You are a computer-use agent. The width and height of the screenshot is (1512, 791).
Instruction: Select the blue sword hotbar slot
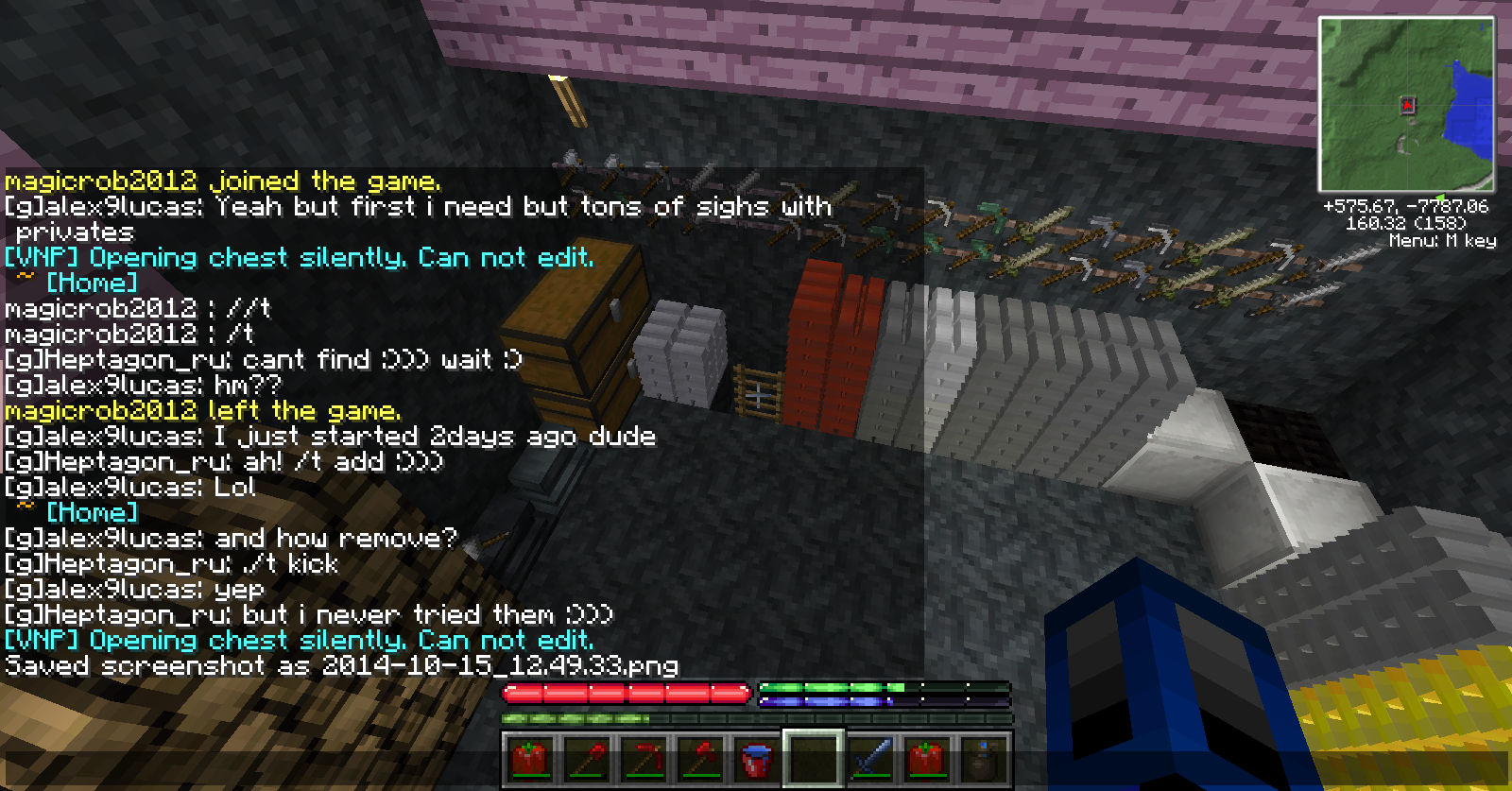pyautogui.click(x=870, y=758)
